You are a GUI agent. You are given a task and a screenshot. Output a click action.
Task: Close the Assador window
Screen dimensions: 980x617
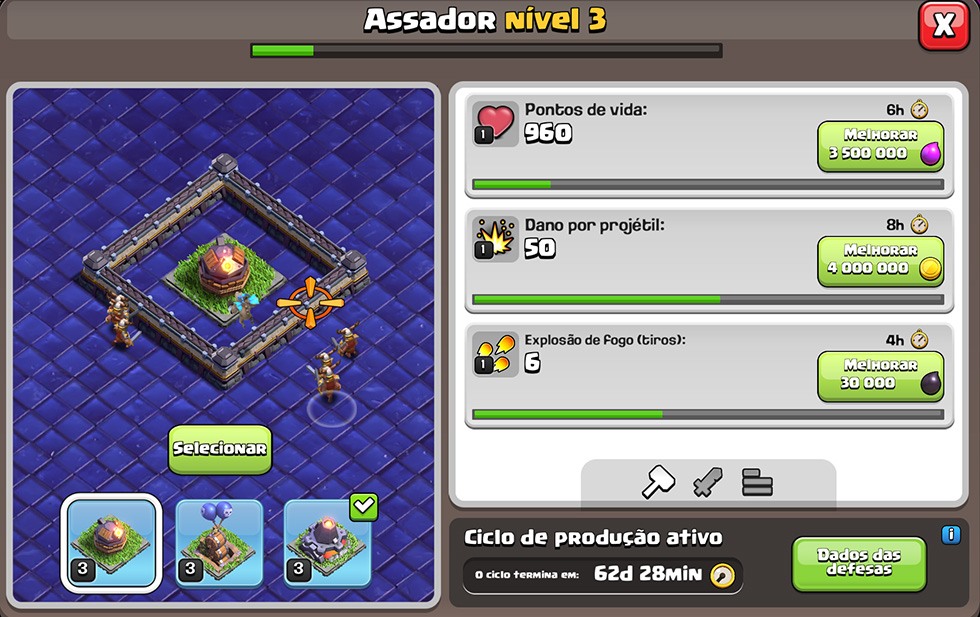click(x=943, y=26)
